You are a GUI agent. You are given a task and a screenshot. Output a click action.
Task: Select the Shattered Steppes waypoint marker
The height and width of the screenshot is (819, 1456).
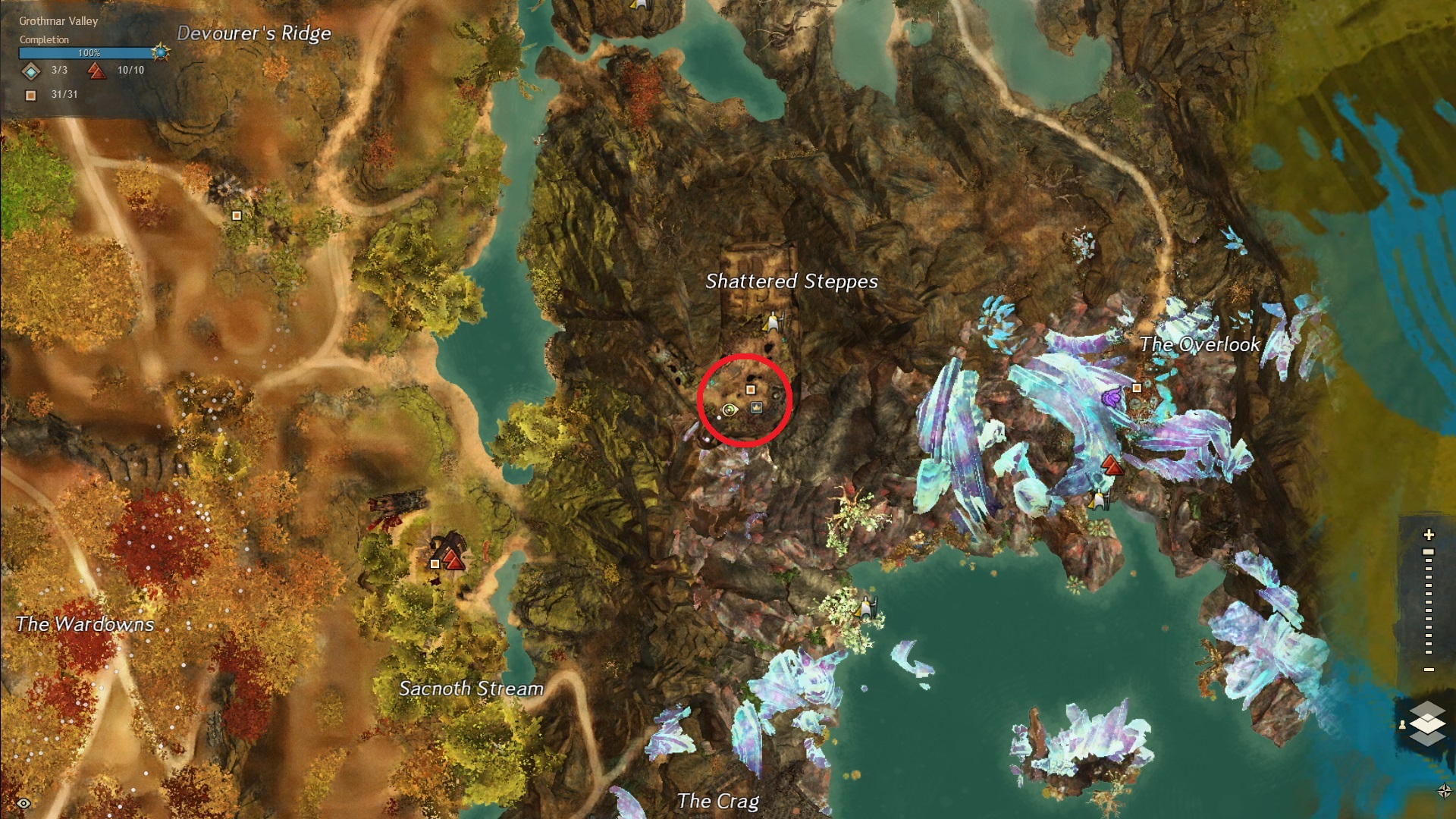pyautogui.click(x=773, y=323)
